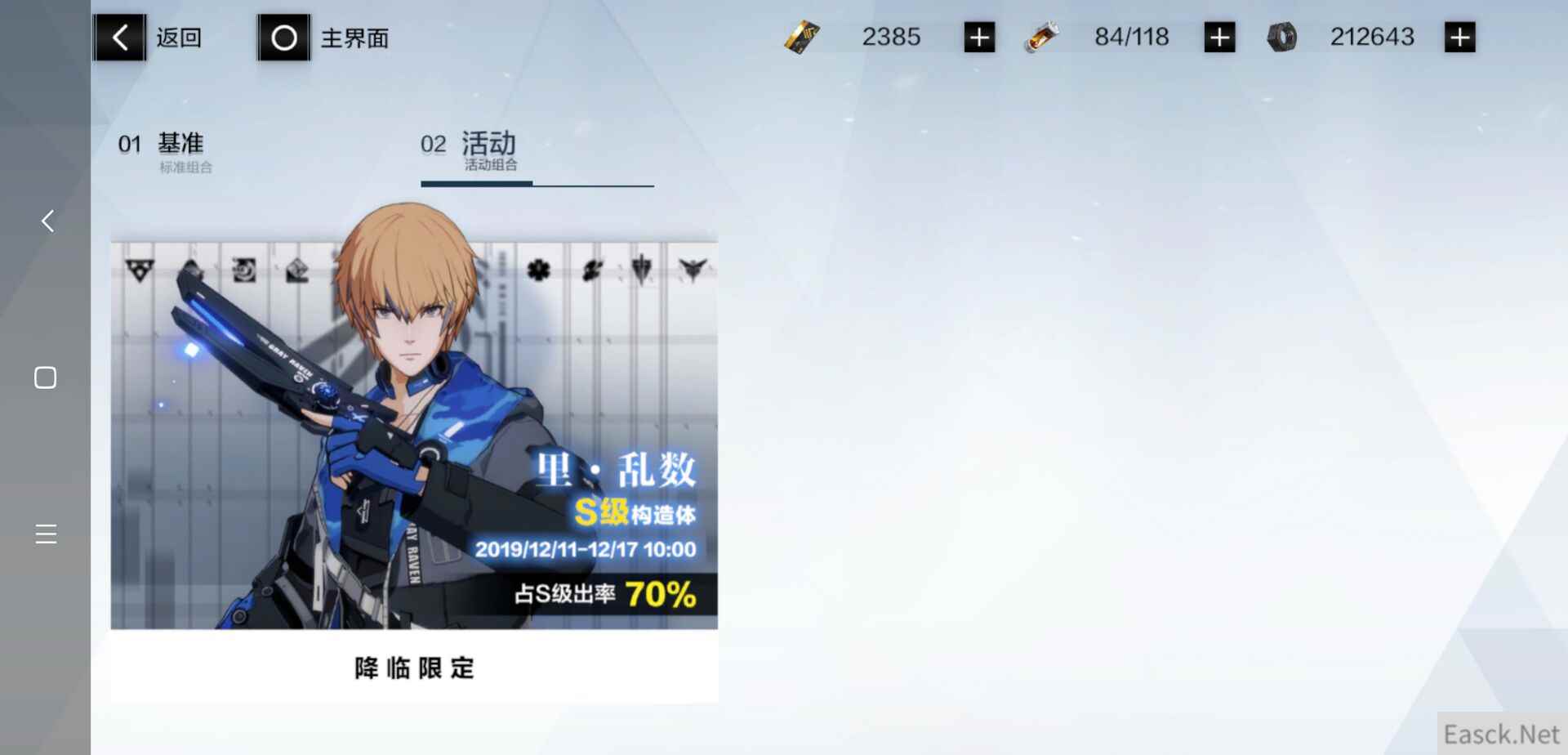Open the 降临限定 banner artwork
The width and height of the screenshot is (1568, 755).
(x=414, y=433)
